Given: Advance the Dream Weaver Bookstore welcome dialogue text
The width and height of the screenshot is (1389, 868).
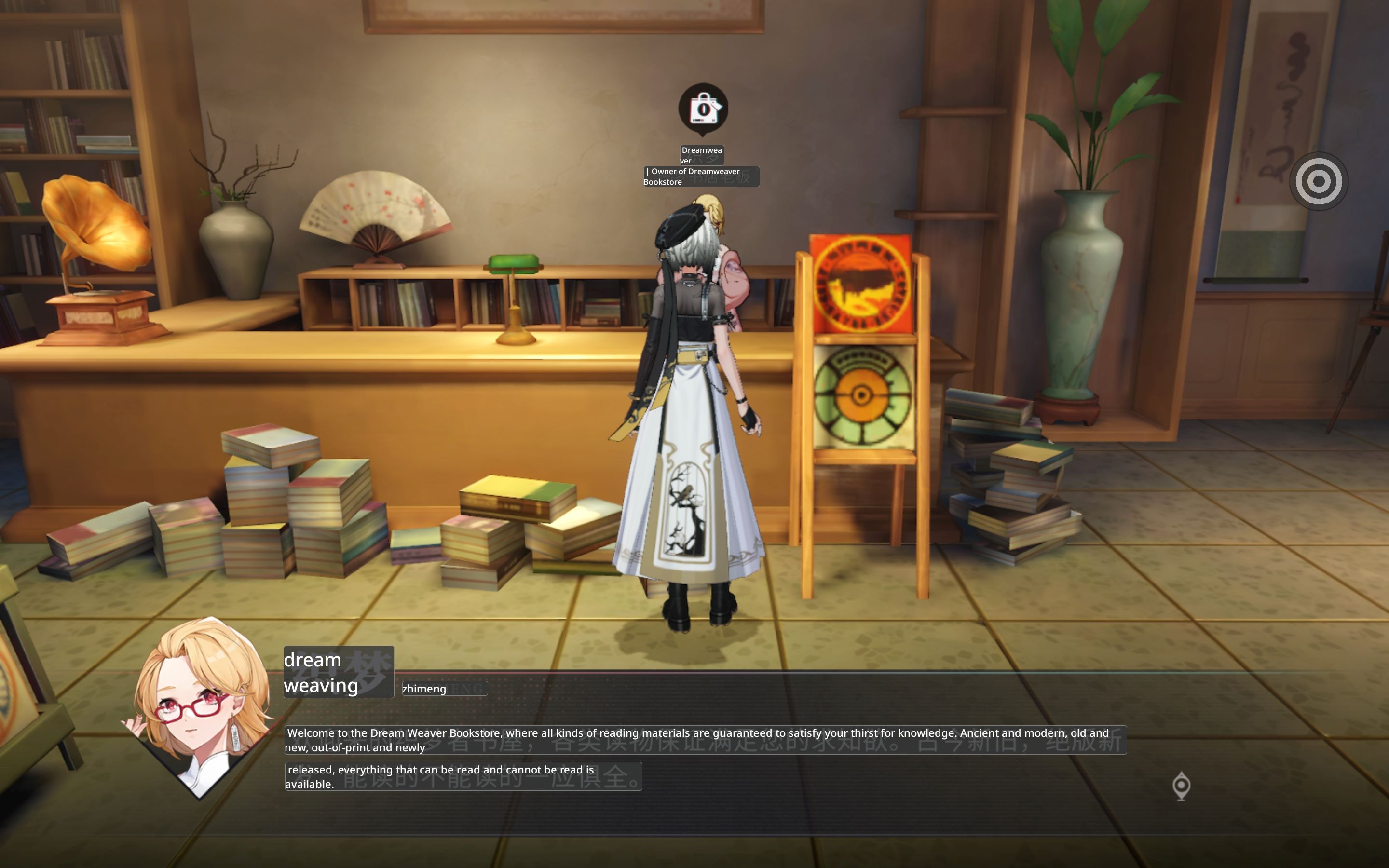Looking at the screenshot, I should pyautogui.click(x=705, y=739).
